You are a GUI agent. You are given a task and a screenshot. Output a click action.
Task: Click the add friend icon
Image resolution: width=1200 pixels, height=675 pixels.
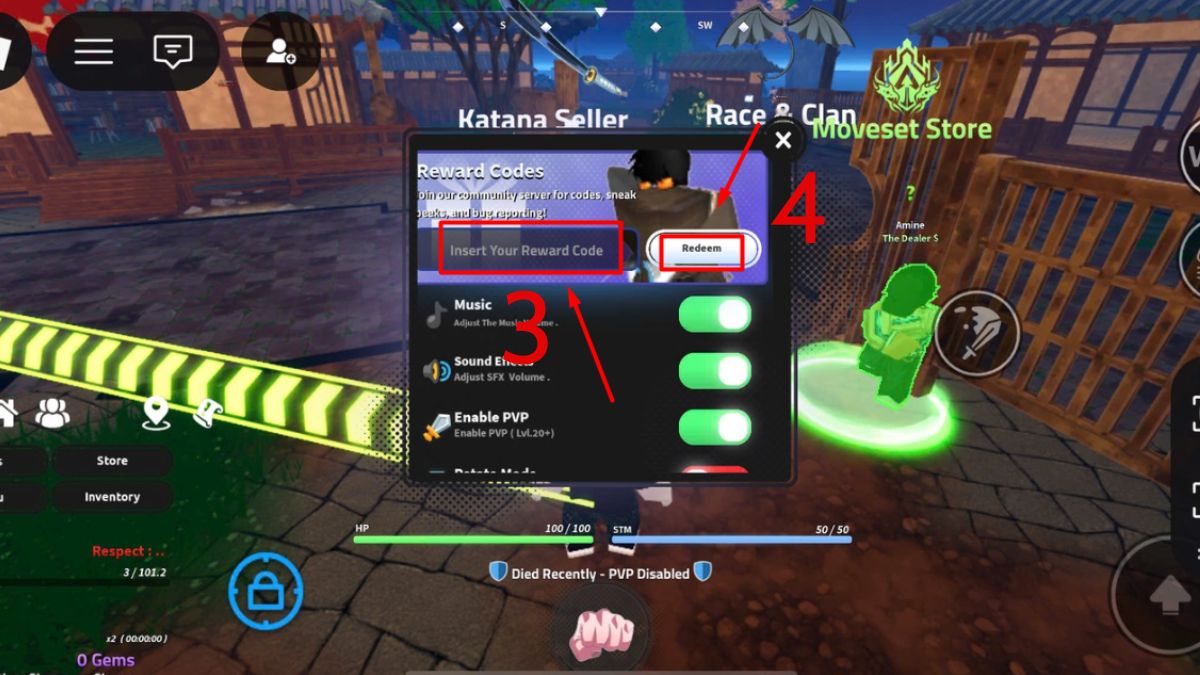[281, 52]
